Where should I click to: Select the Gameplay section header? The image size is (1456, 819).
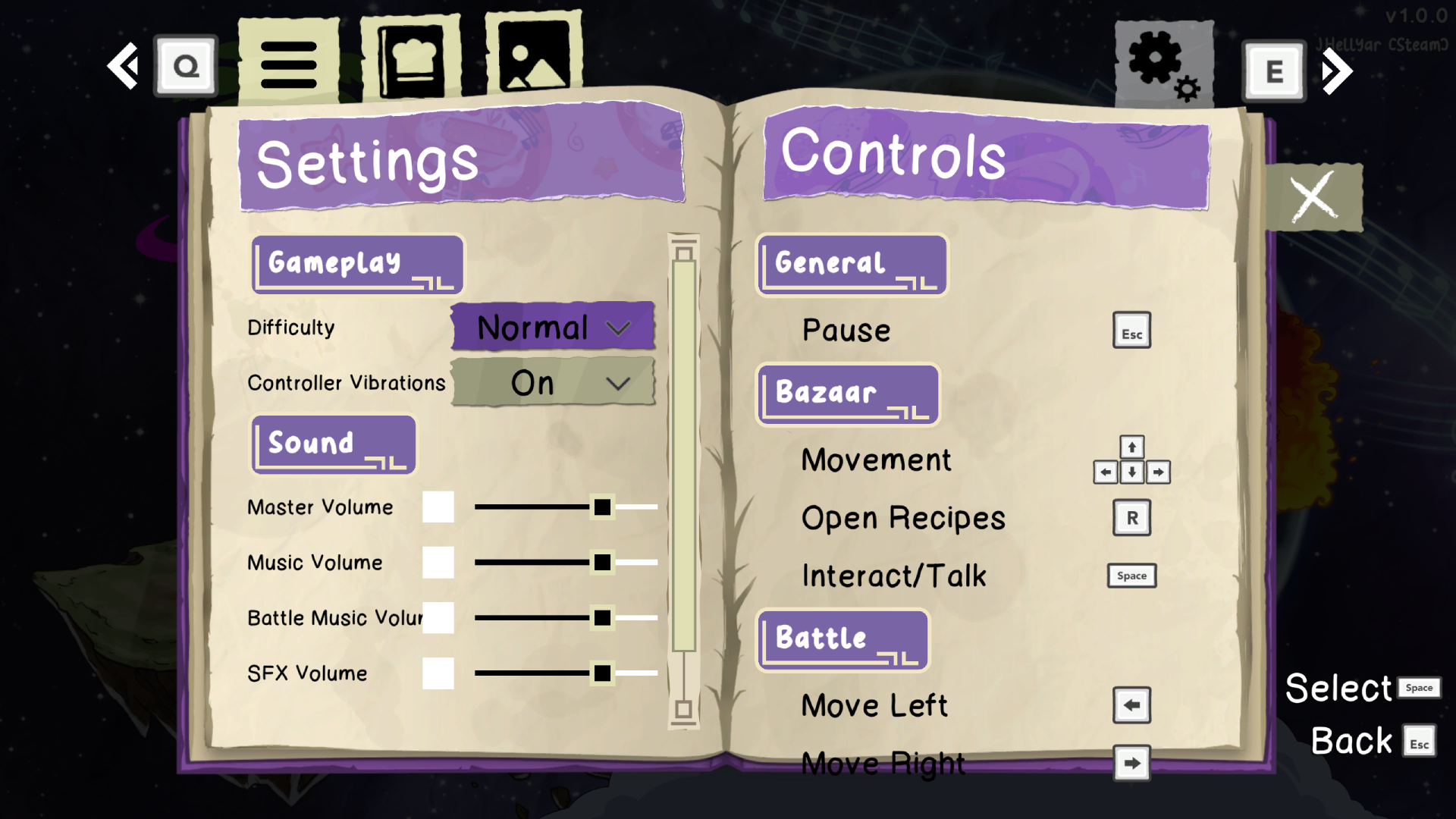click(356, 265)
